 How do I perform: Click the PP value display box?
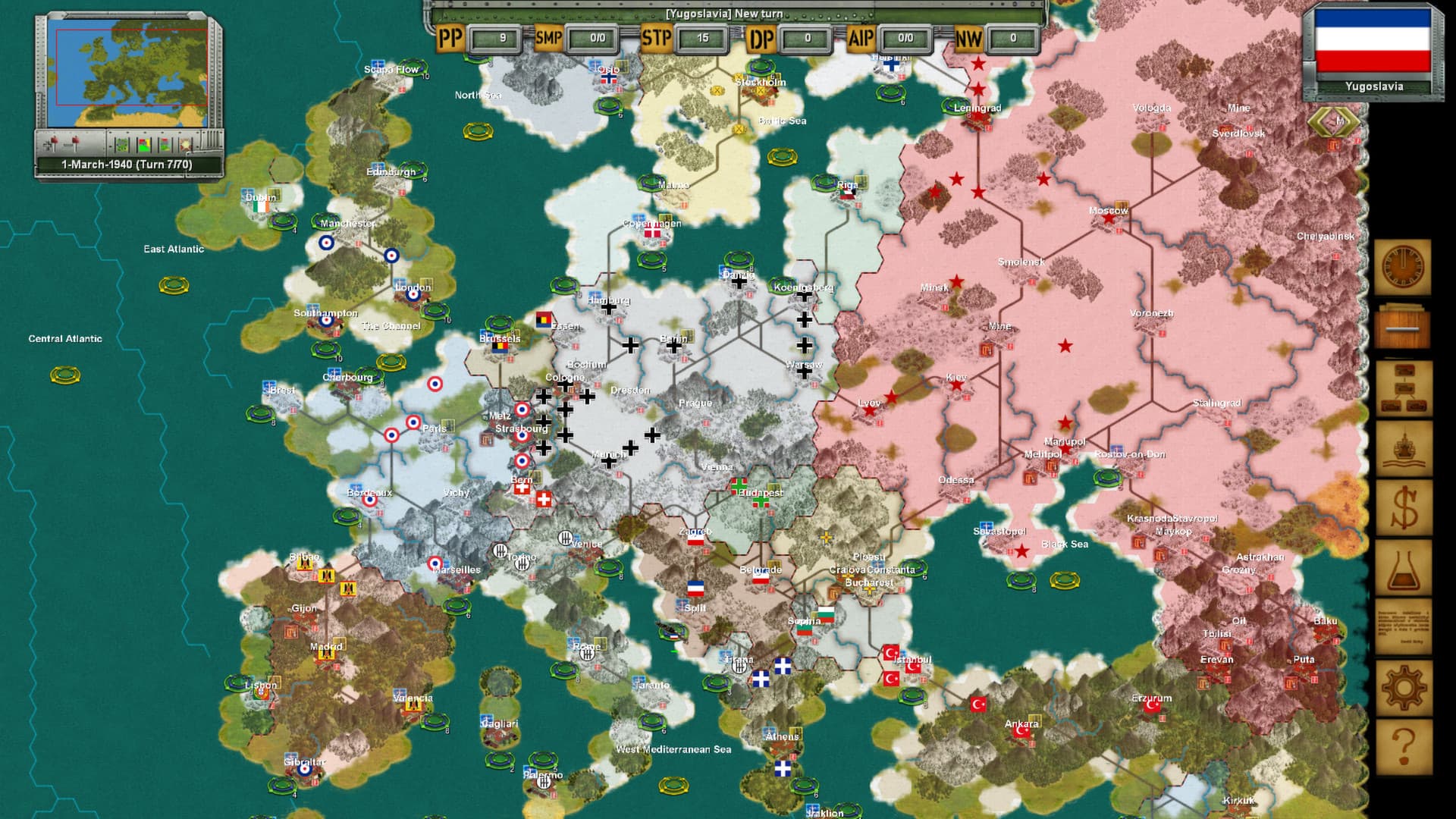491,37
